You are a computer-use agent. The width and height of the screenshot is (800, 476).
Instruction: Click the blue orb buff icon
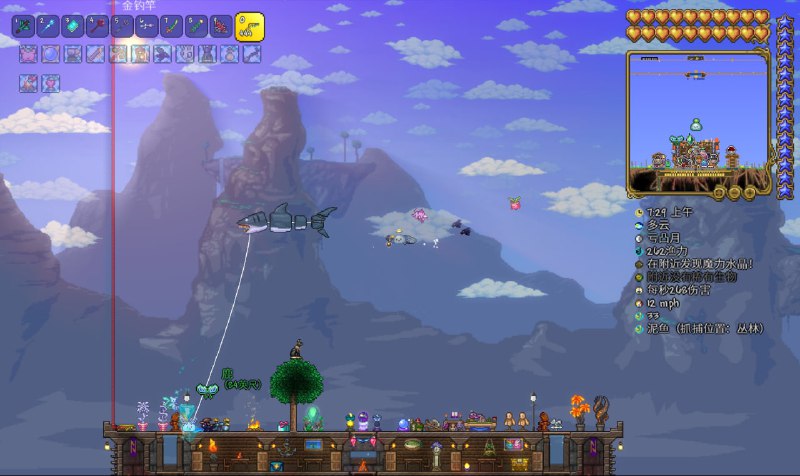click(50, 54)
